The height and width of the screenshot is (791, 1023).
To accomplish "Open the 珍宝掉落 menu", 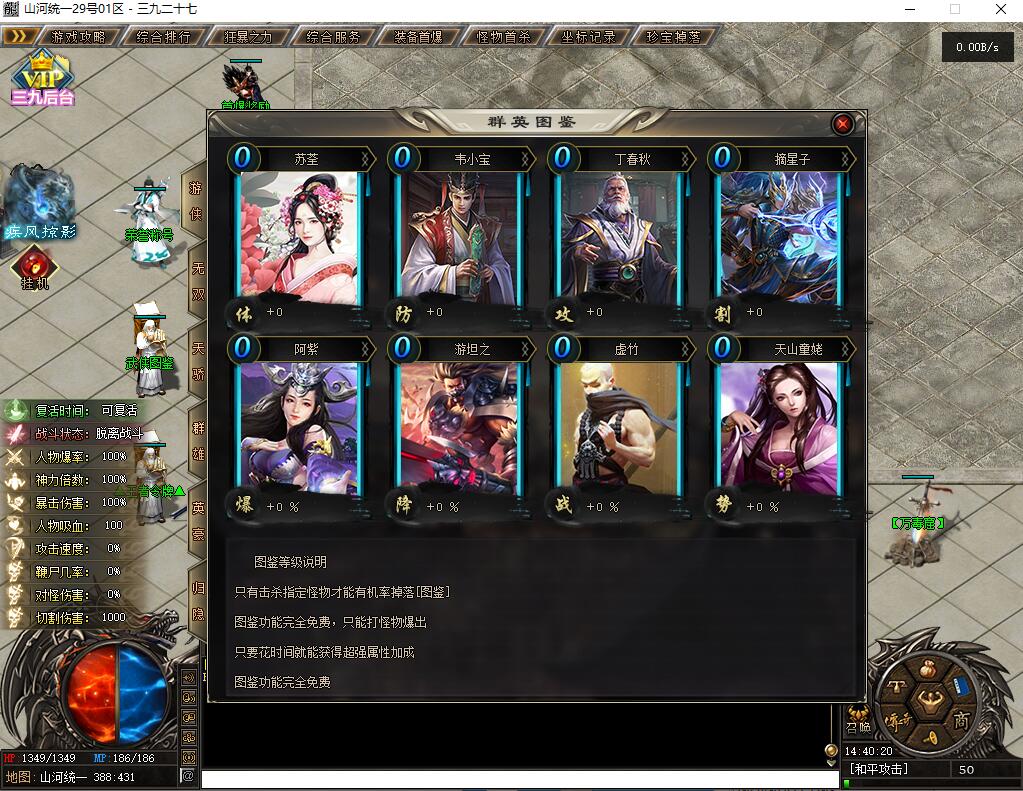I will click(x=673, y=36).
